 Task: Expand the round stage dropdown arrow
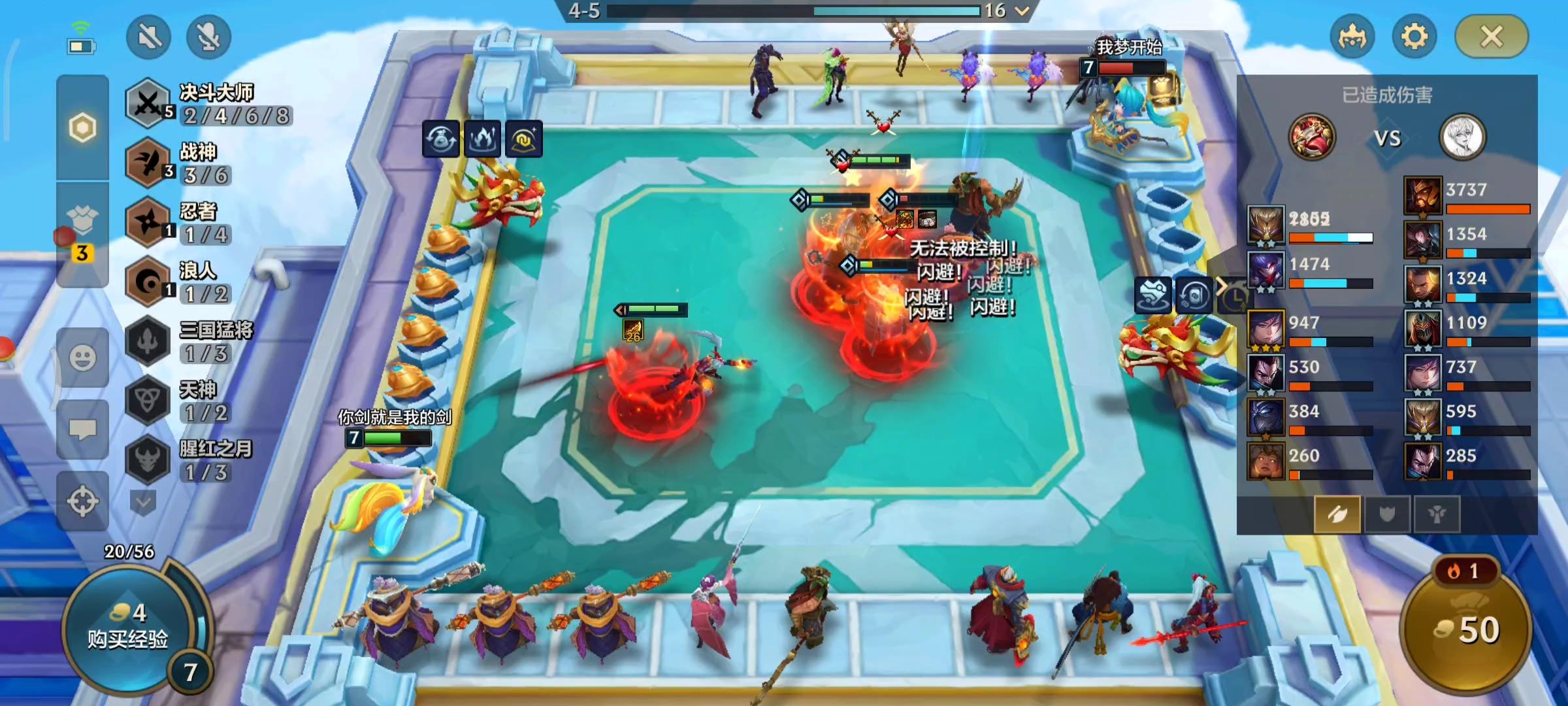click(x=1022, y=10)
